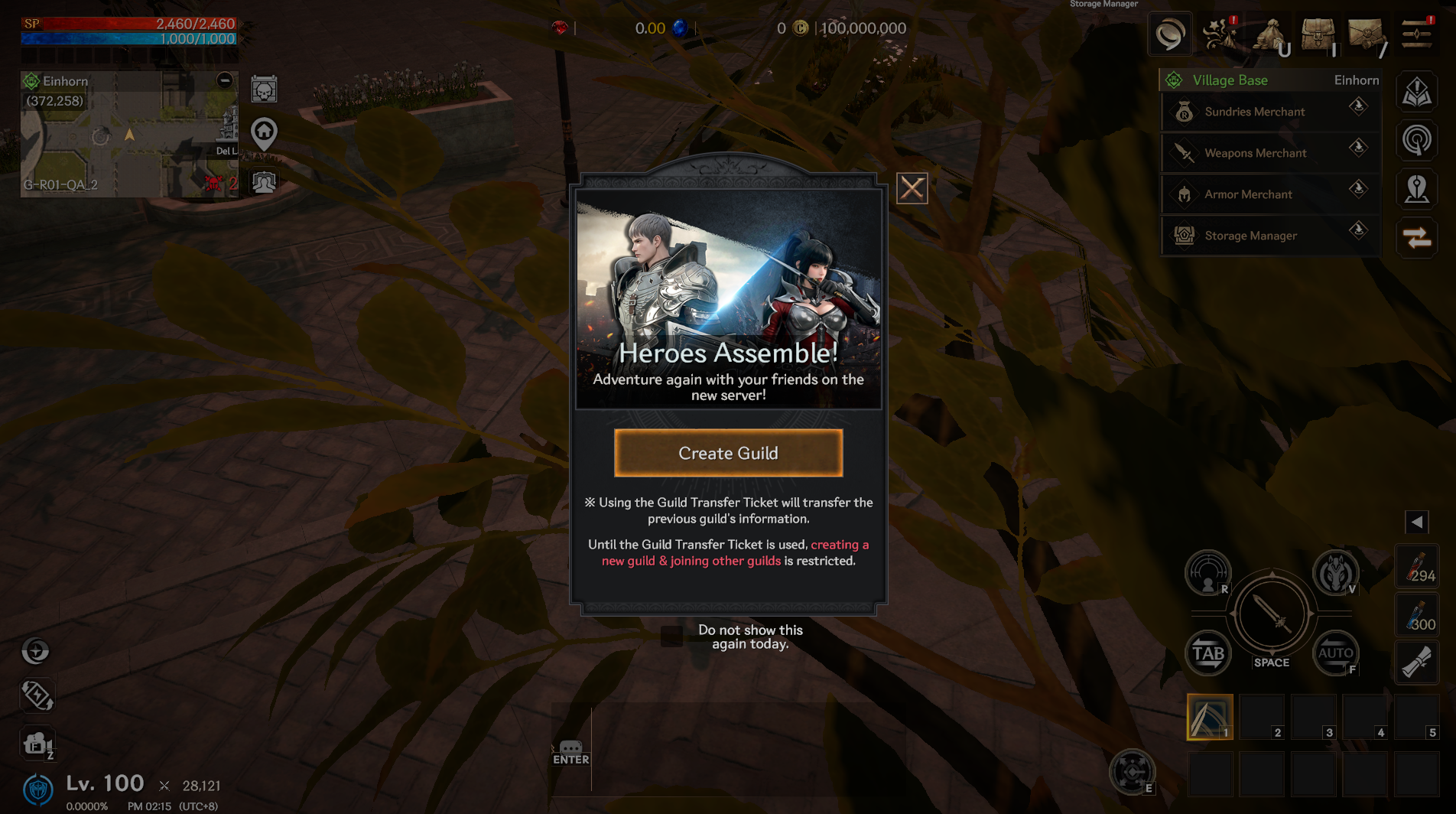The width and height of the screenshot is (1456, 814).
Task: Open the hamburger main menu icon
Action: point(1416,34)
